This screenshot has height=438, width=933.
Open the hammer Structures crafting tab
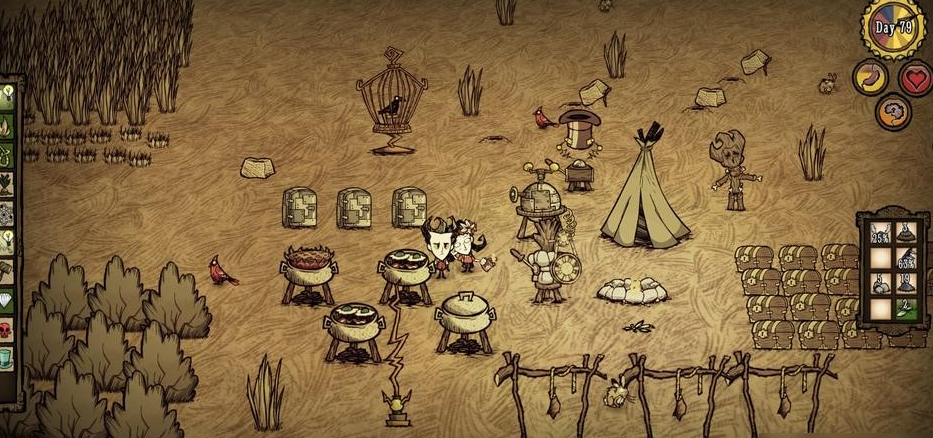(8, 270)
